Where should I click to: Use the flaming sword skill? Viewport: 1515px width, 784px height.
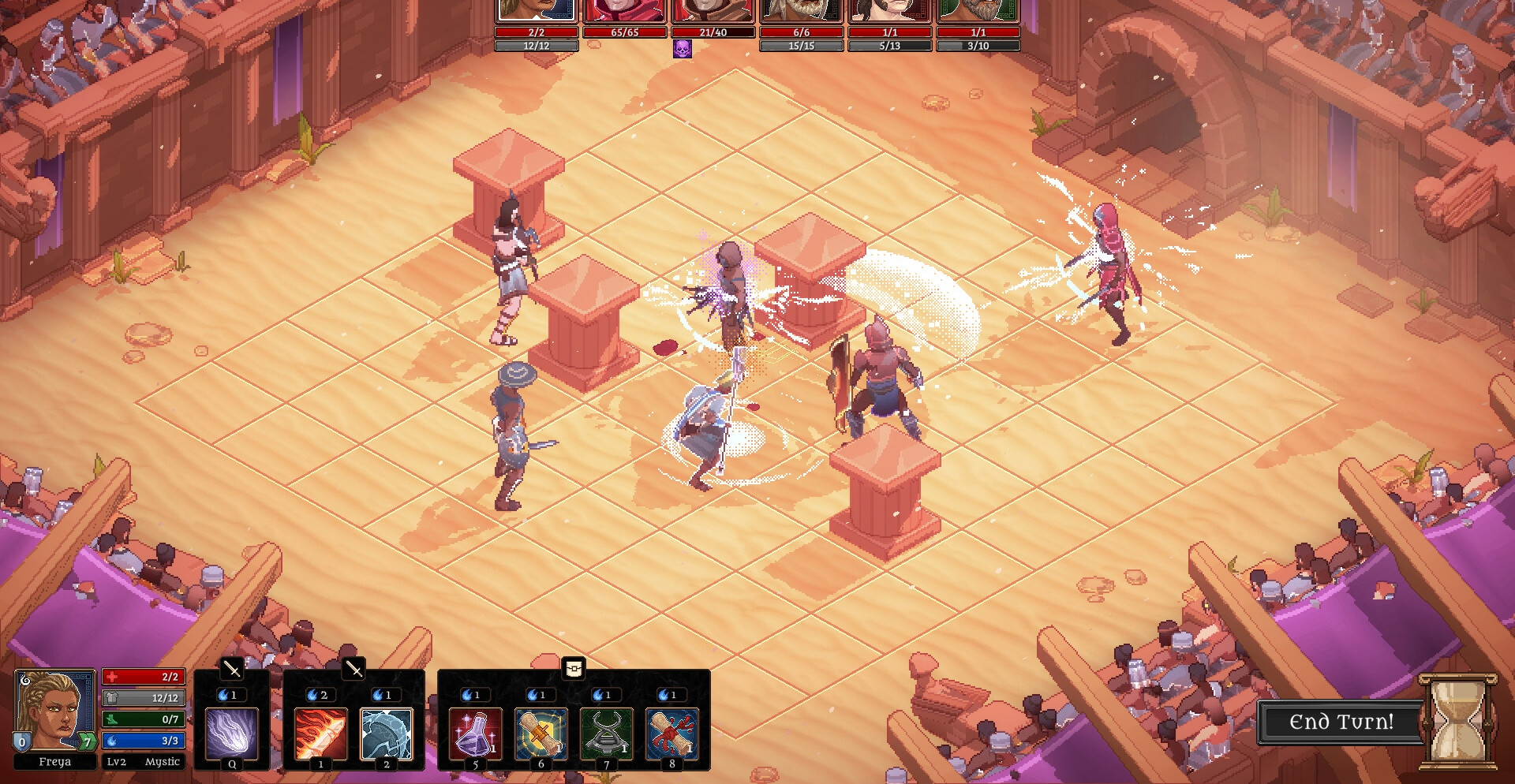tap(320, 734)
